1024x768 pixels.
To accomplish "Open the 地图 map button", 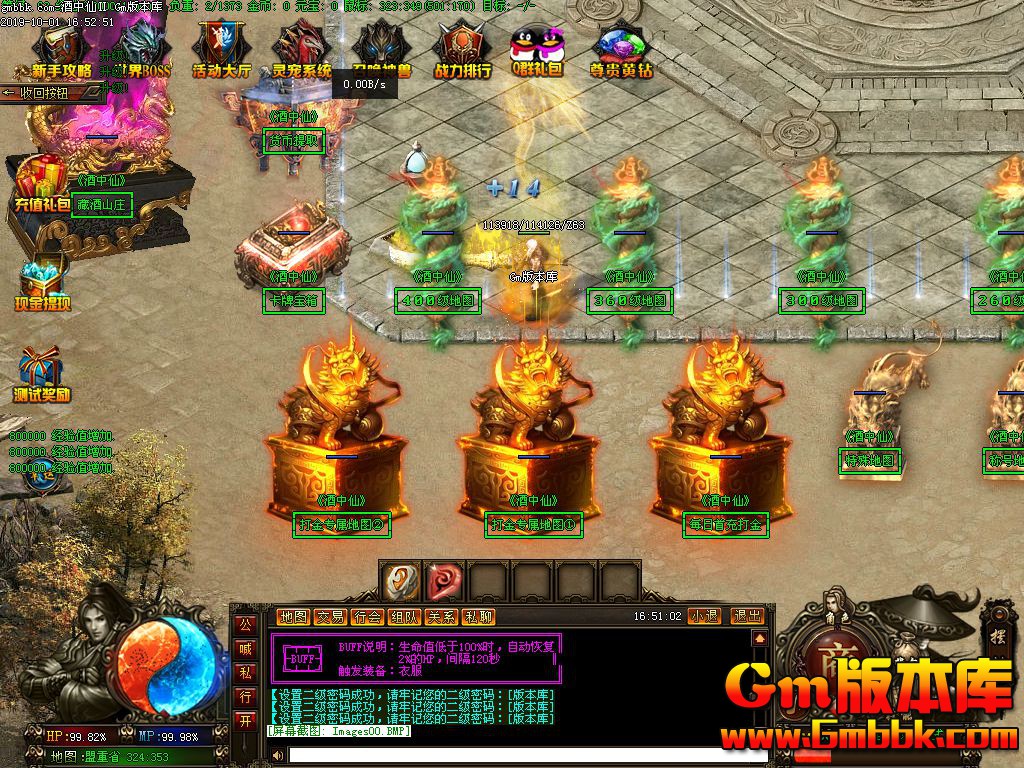I will [293, 617].
